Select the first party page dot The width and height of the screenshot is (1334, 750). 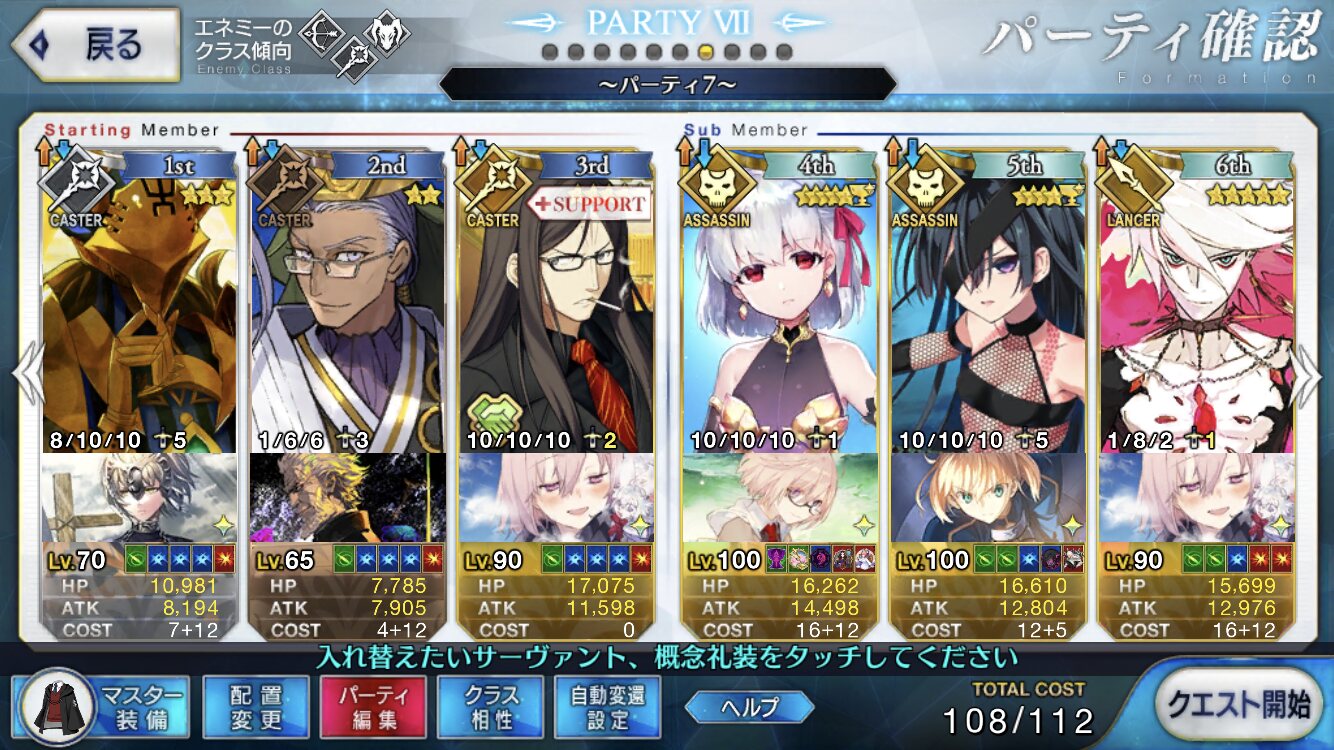point(549,51)
